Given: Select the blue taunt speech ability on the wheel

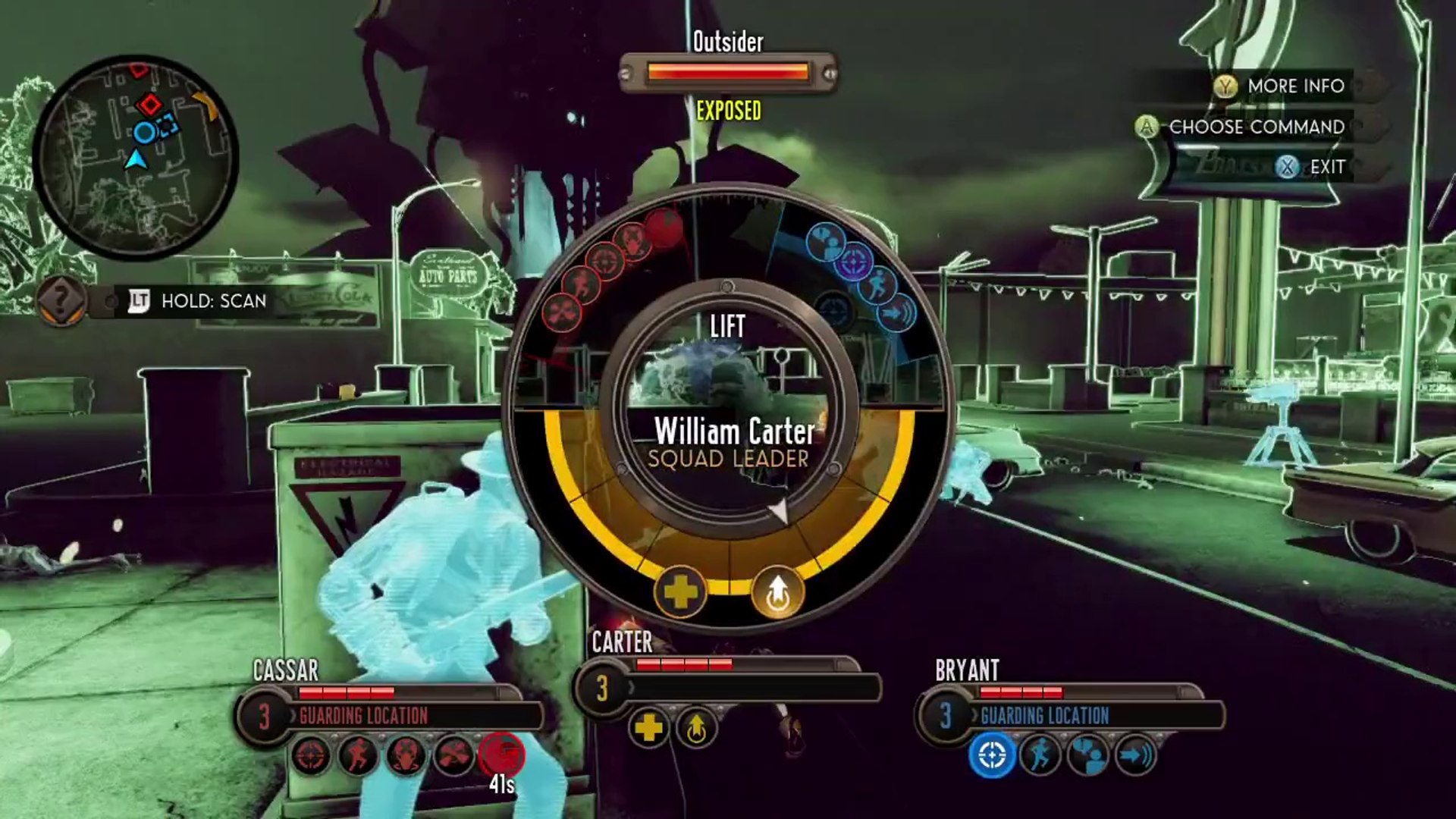Looking at the screenshot, I should pyautogui.click(x=826, y=241).
